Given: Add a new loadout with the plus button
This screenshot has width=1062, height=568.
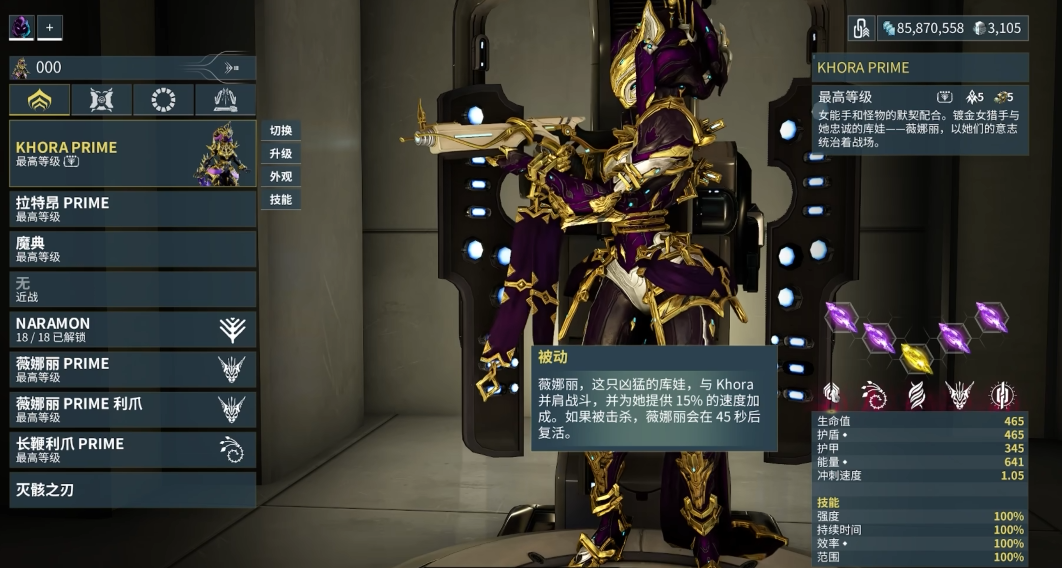Looking at the screenshot, I should pyautogui.click(x=50, y=27).
